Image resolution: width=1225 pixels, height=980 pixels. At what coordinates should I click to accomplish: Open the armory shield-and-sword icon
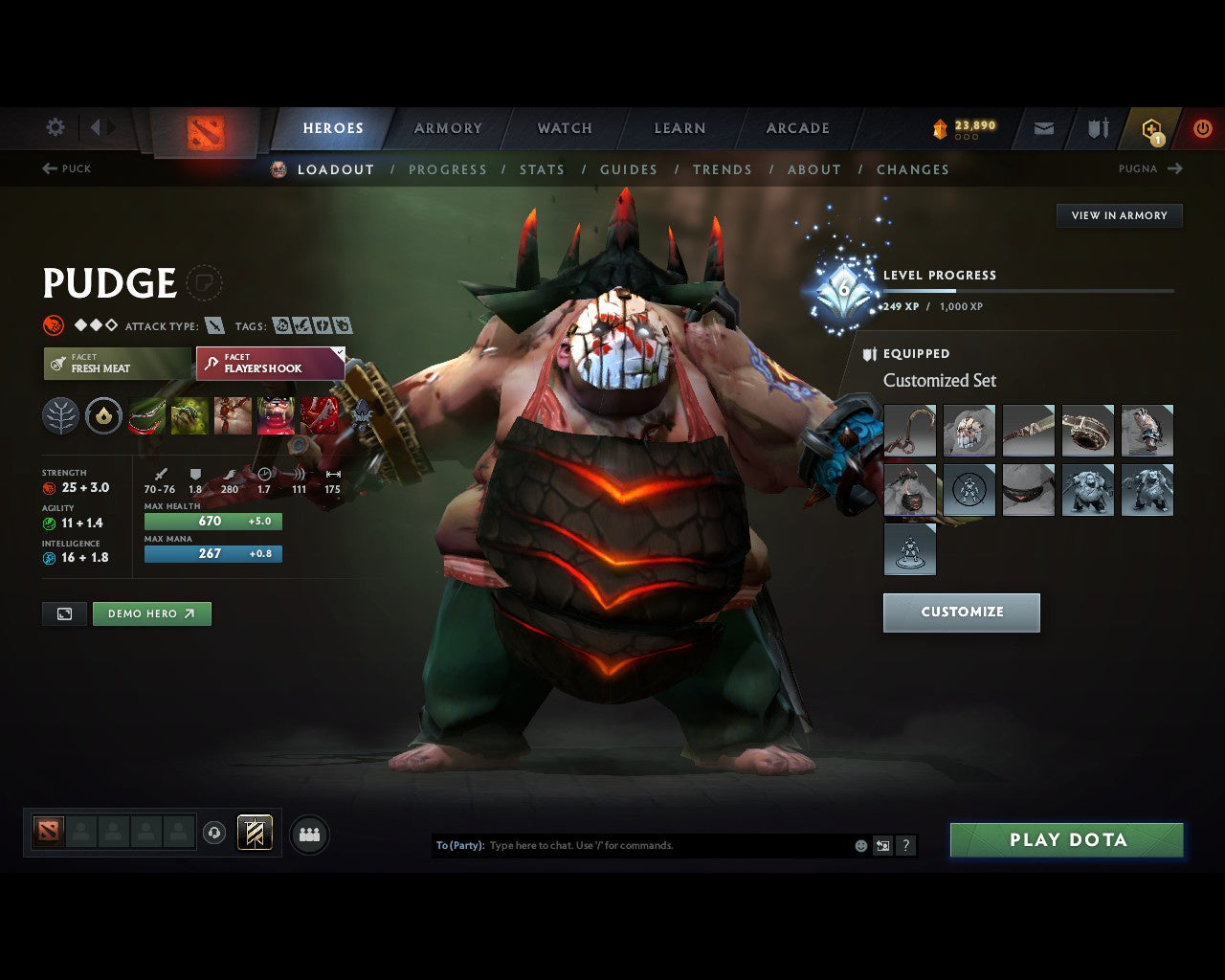[x=1097, y=127]
